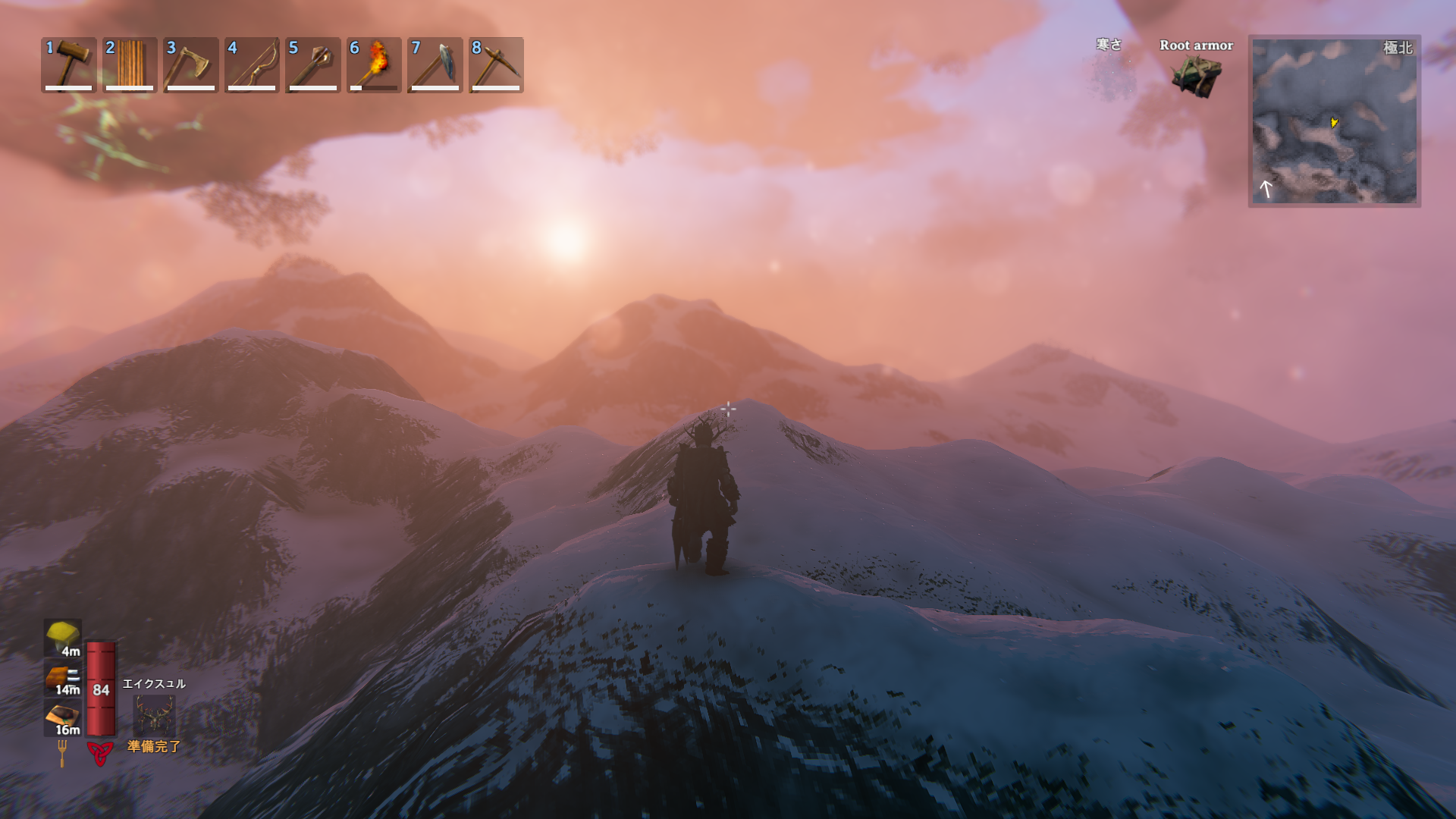The height and width of the screenshot is (819, 1456).
Task: Click the Root armor status effect icon
Action: click(1196, 76)
